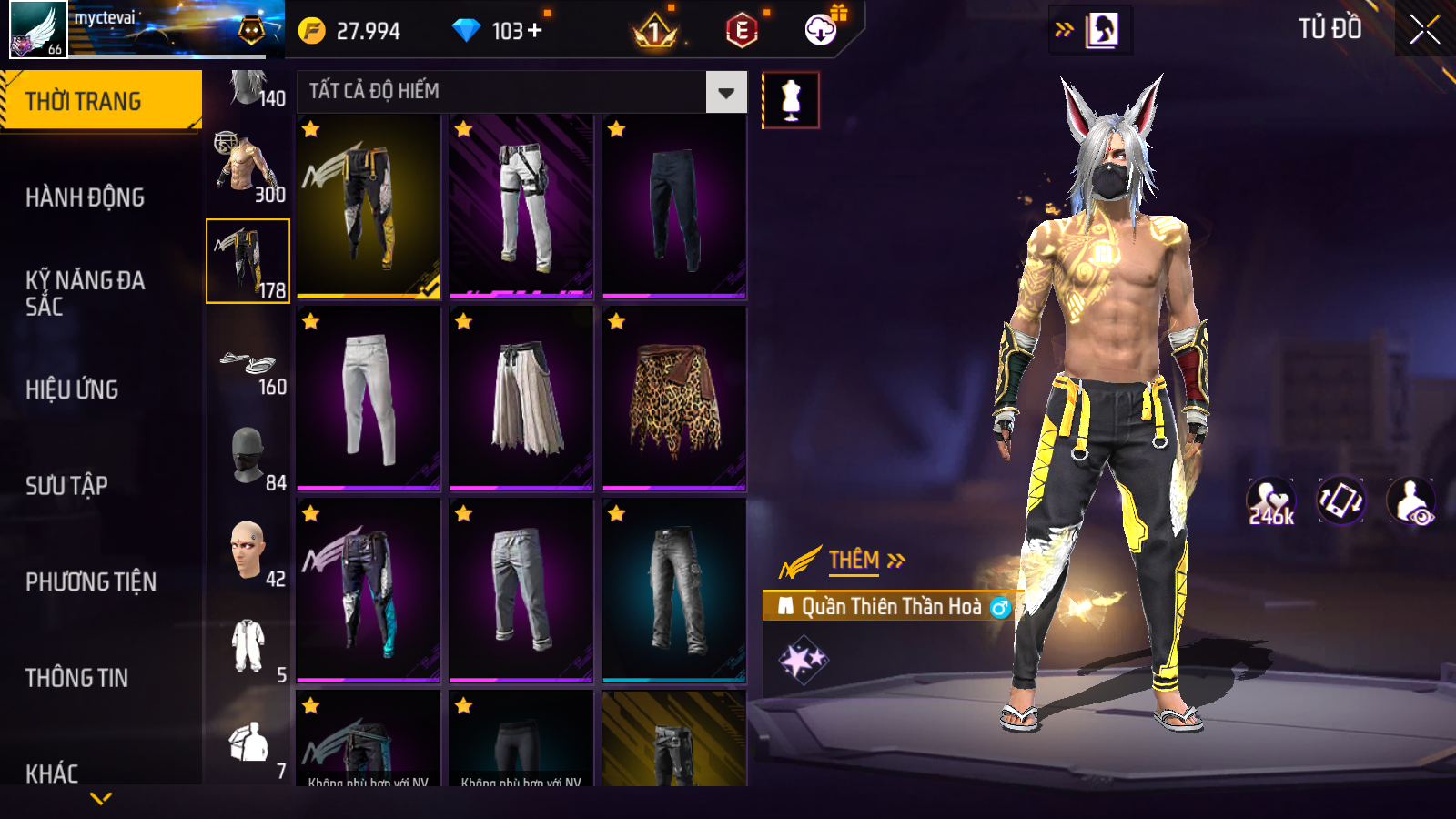Screen dimensions: 1456x819
Task: Toggle the character view eye icon
Action: 1410,501
